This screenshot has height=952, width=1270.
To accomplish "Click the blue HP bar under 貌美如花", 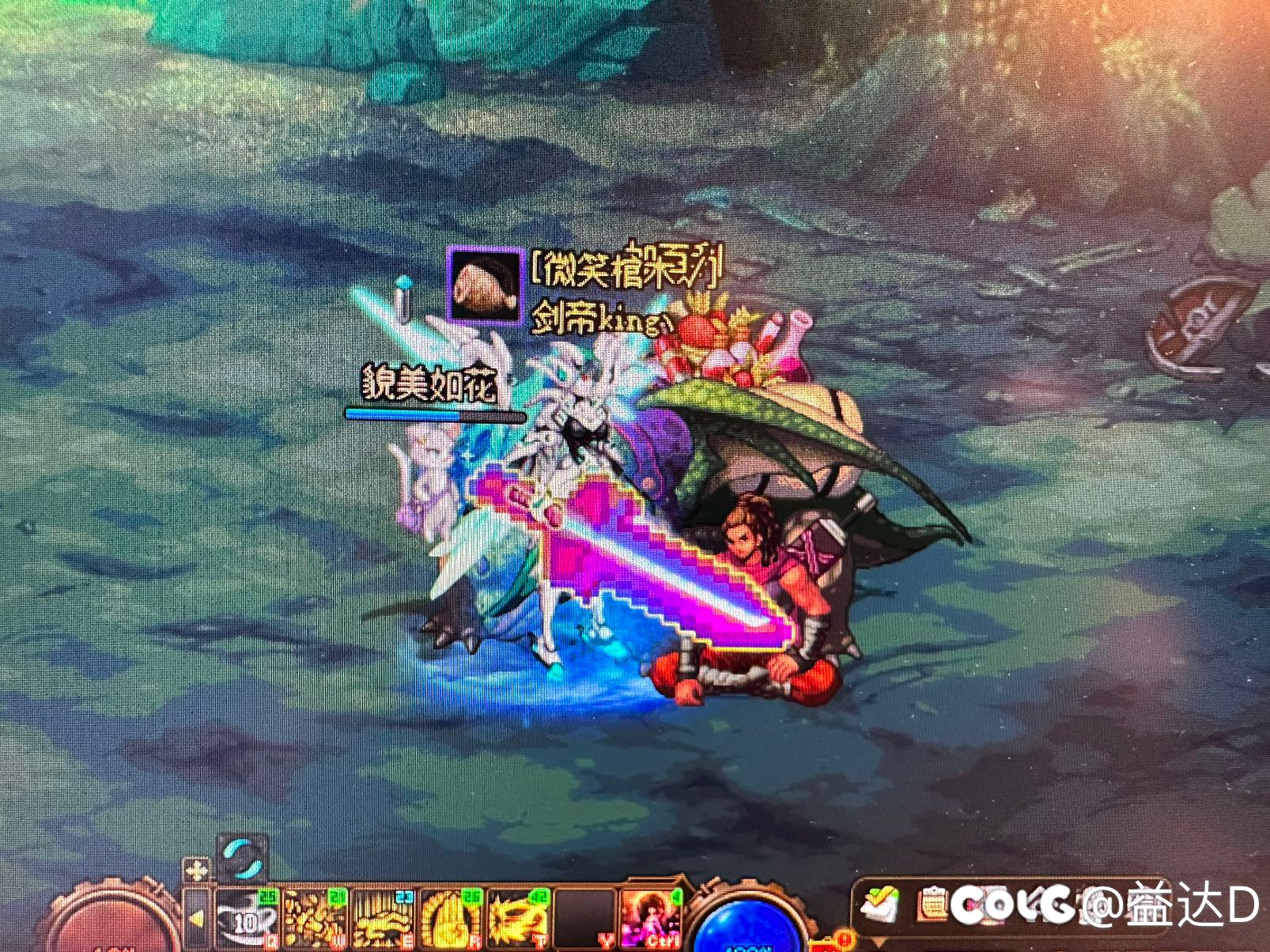I will tap(433, 413).
